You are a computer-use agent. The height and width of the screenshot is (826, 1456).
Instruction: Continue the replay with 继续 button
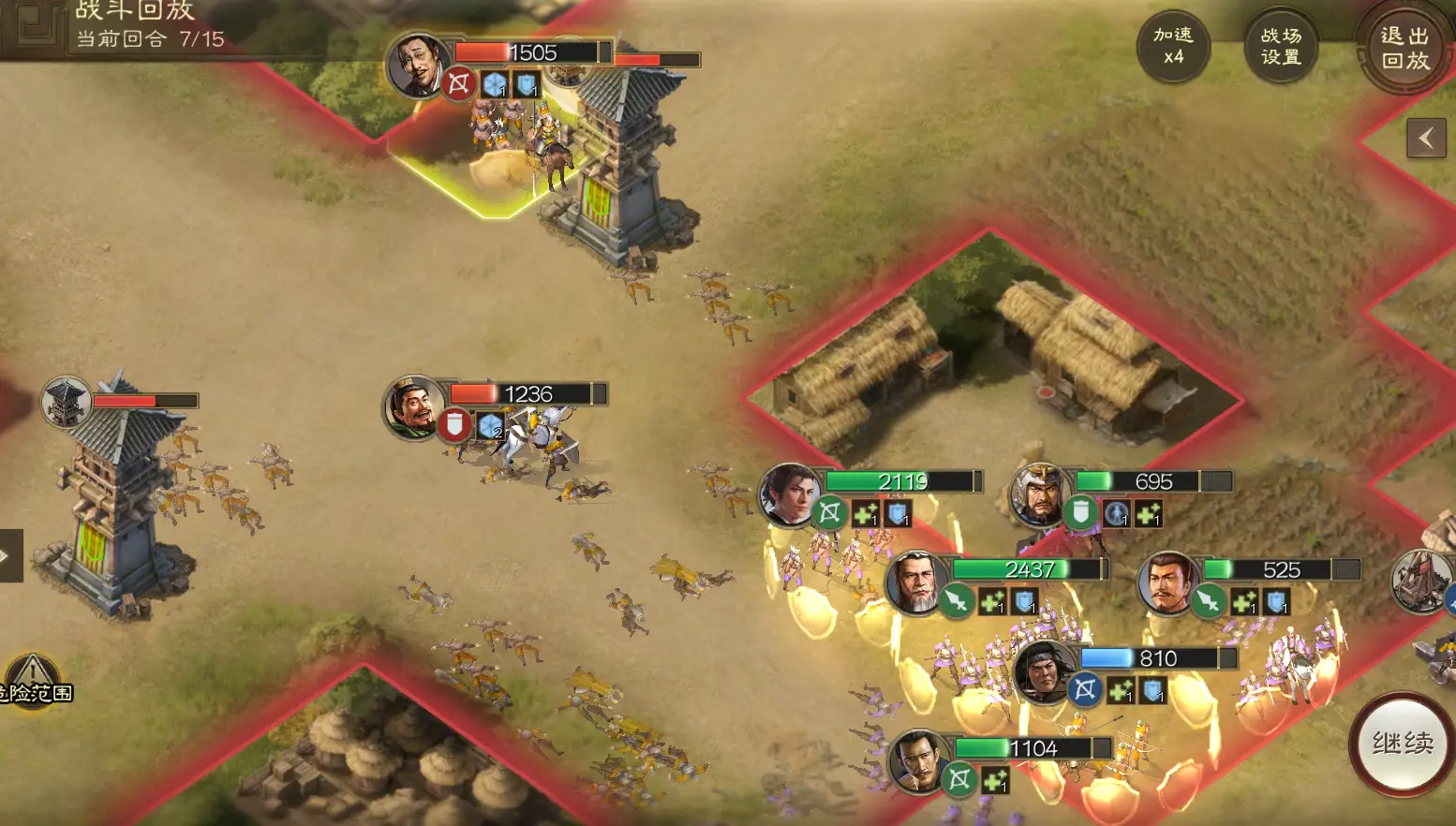tap(1402, 744)
